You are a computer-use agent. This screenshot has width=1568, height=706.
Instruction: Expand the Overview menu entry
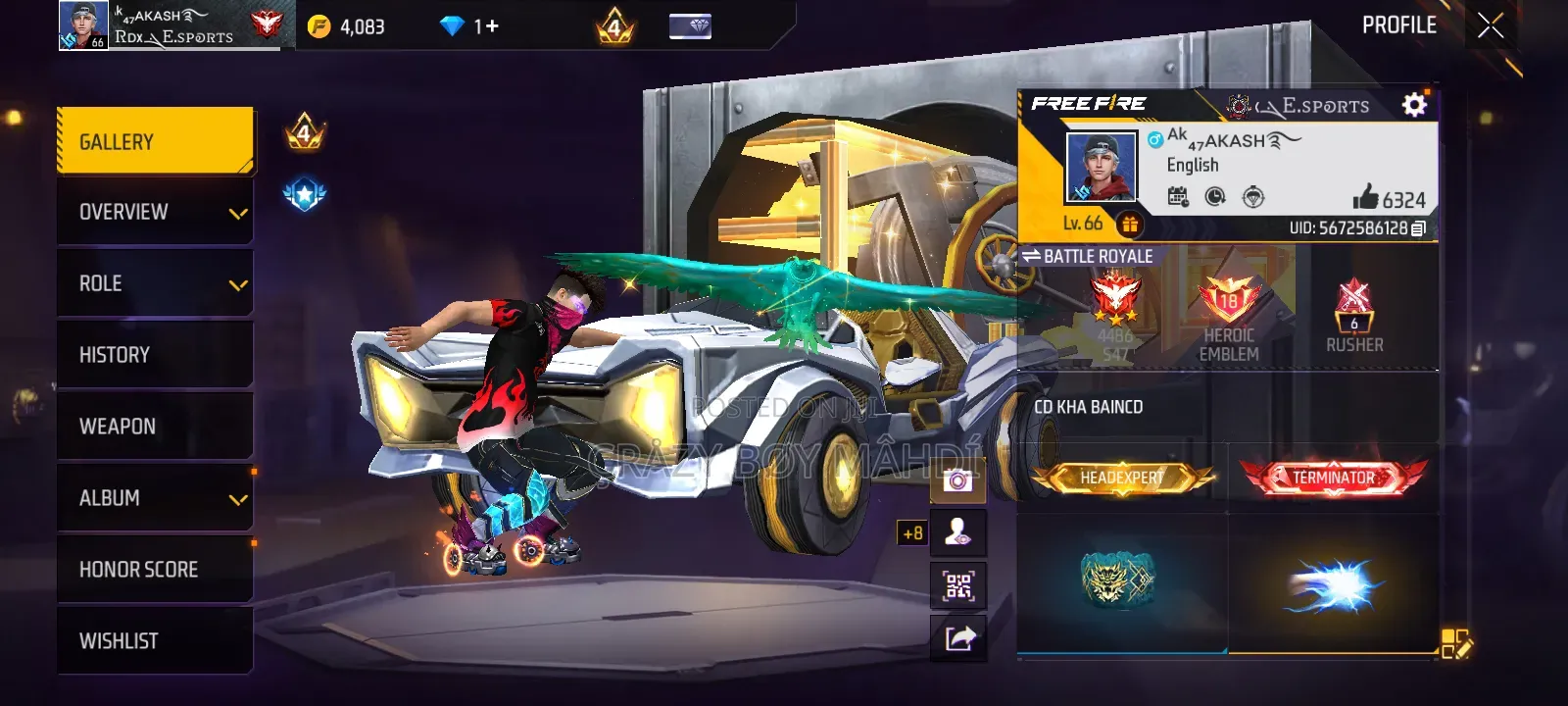(155, 213)
